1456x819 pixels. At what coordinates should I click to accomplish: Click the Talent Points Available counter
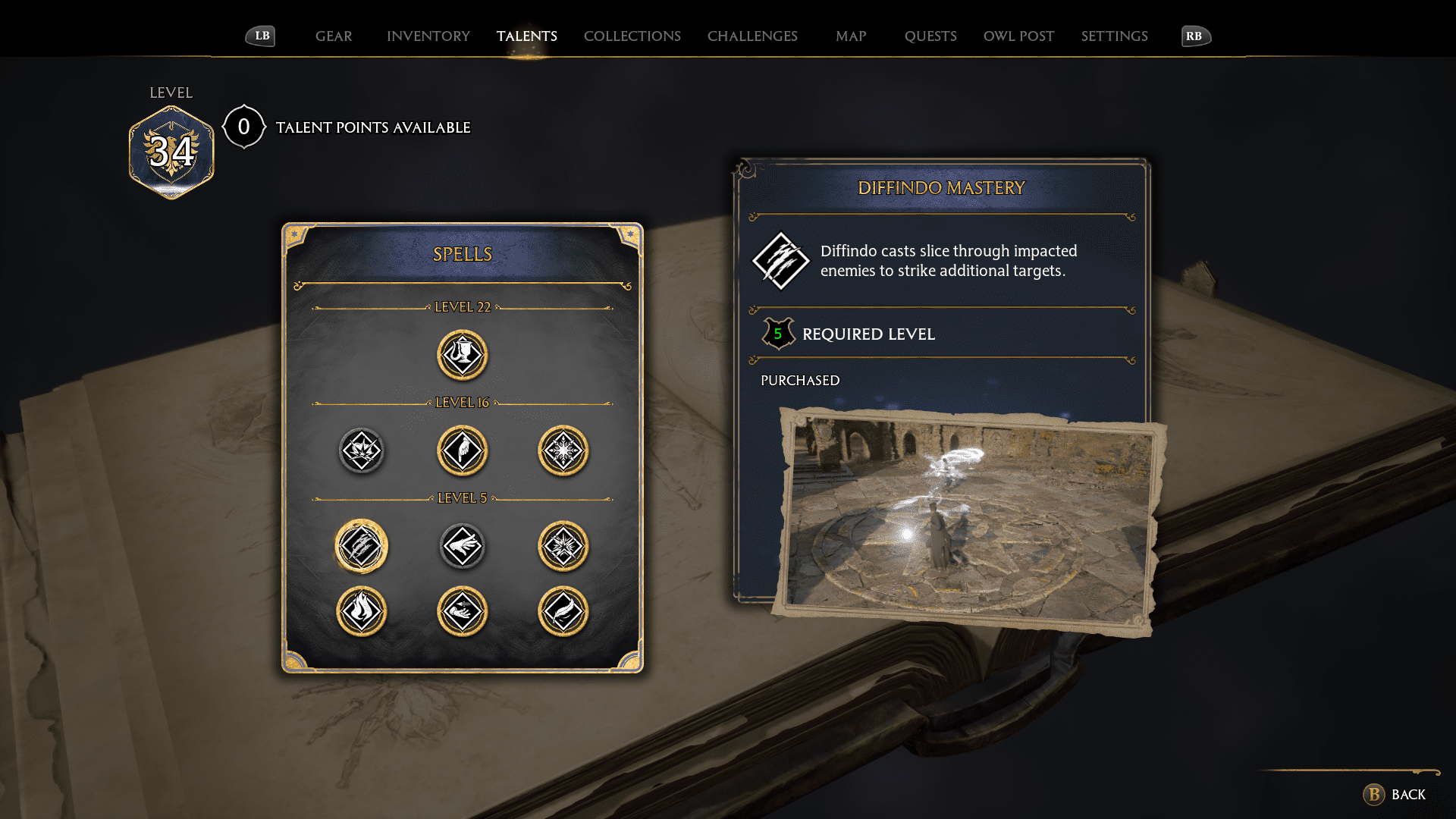(x=243, y=127)
